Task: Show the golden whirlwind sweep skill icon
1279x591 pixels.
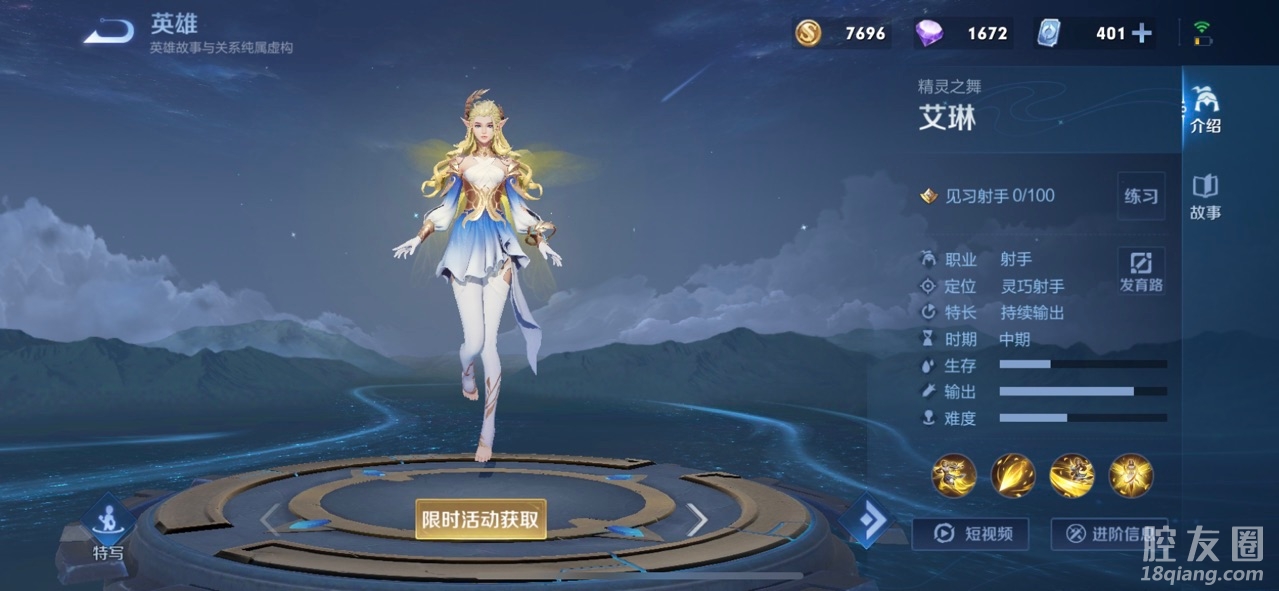Action: click(1072, 475)
